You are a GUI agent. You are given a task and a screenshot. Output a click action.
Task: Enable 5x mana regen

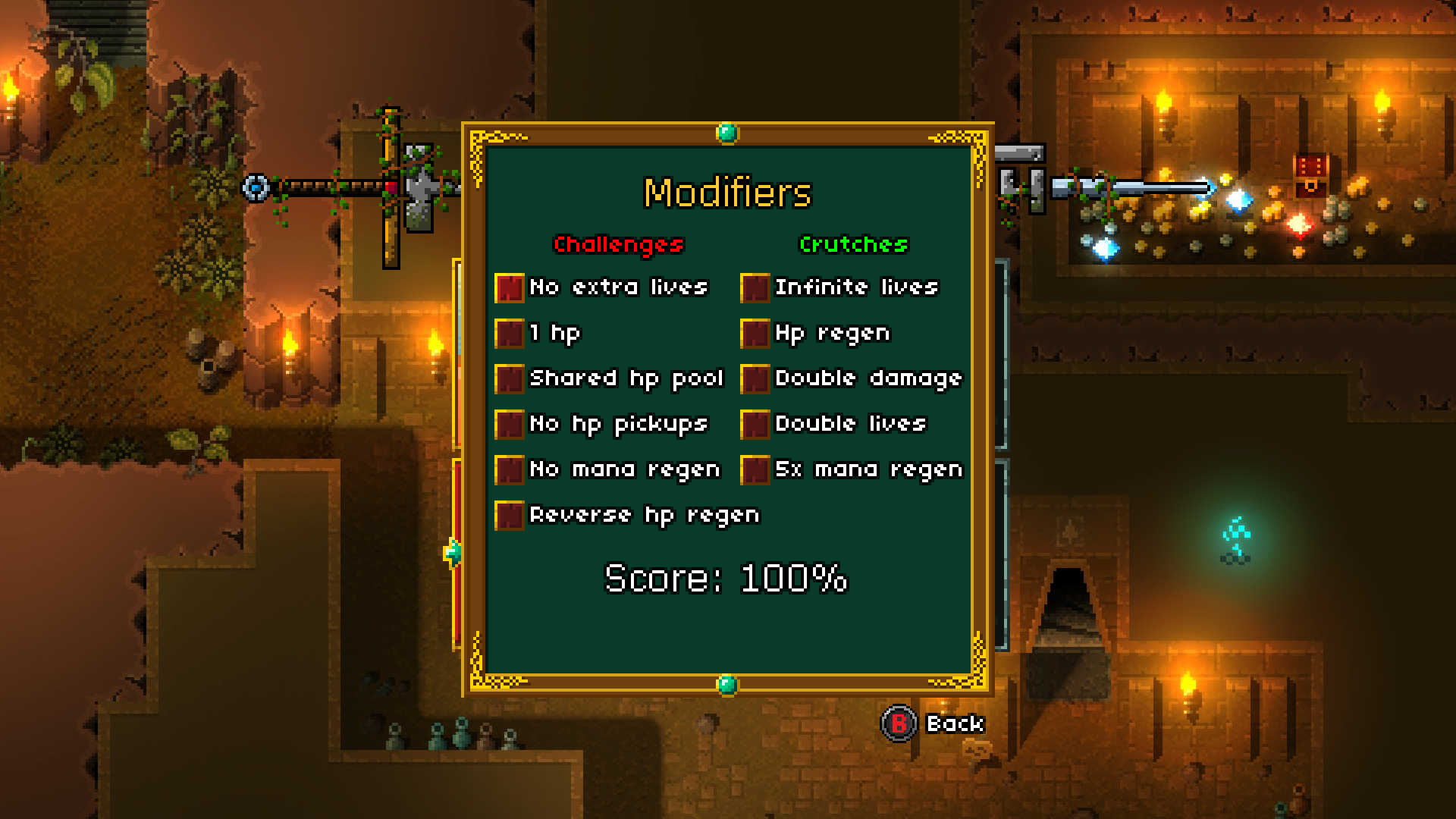tap(755, 469)
